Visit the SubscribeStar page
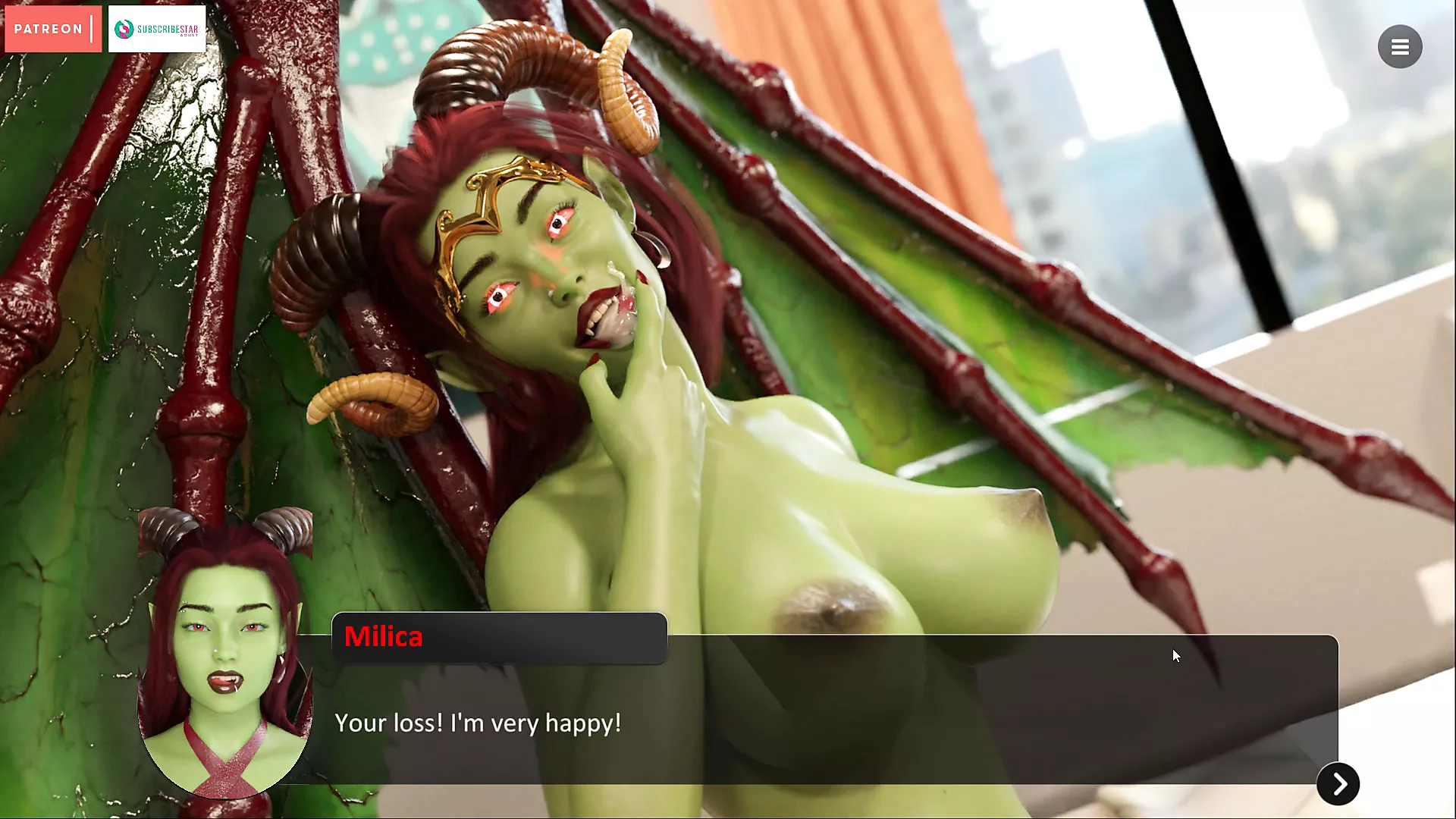Screen dimensions: 1456x819 point(157,29)
